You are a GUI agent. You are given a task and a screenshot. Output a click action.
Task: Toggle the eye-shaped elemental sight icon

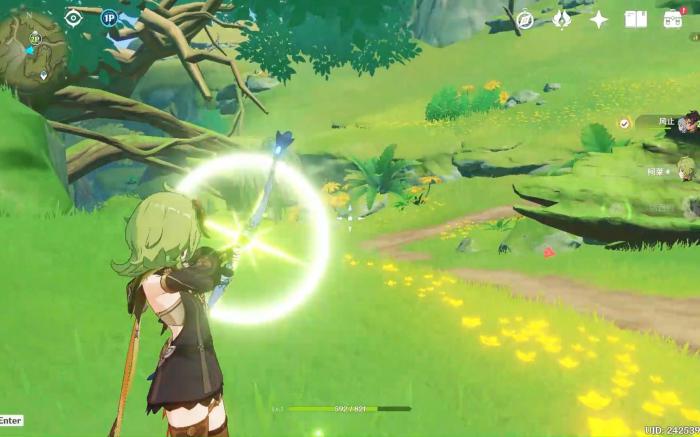pyautogui.click(x=73, y=17)
